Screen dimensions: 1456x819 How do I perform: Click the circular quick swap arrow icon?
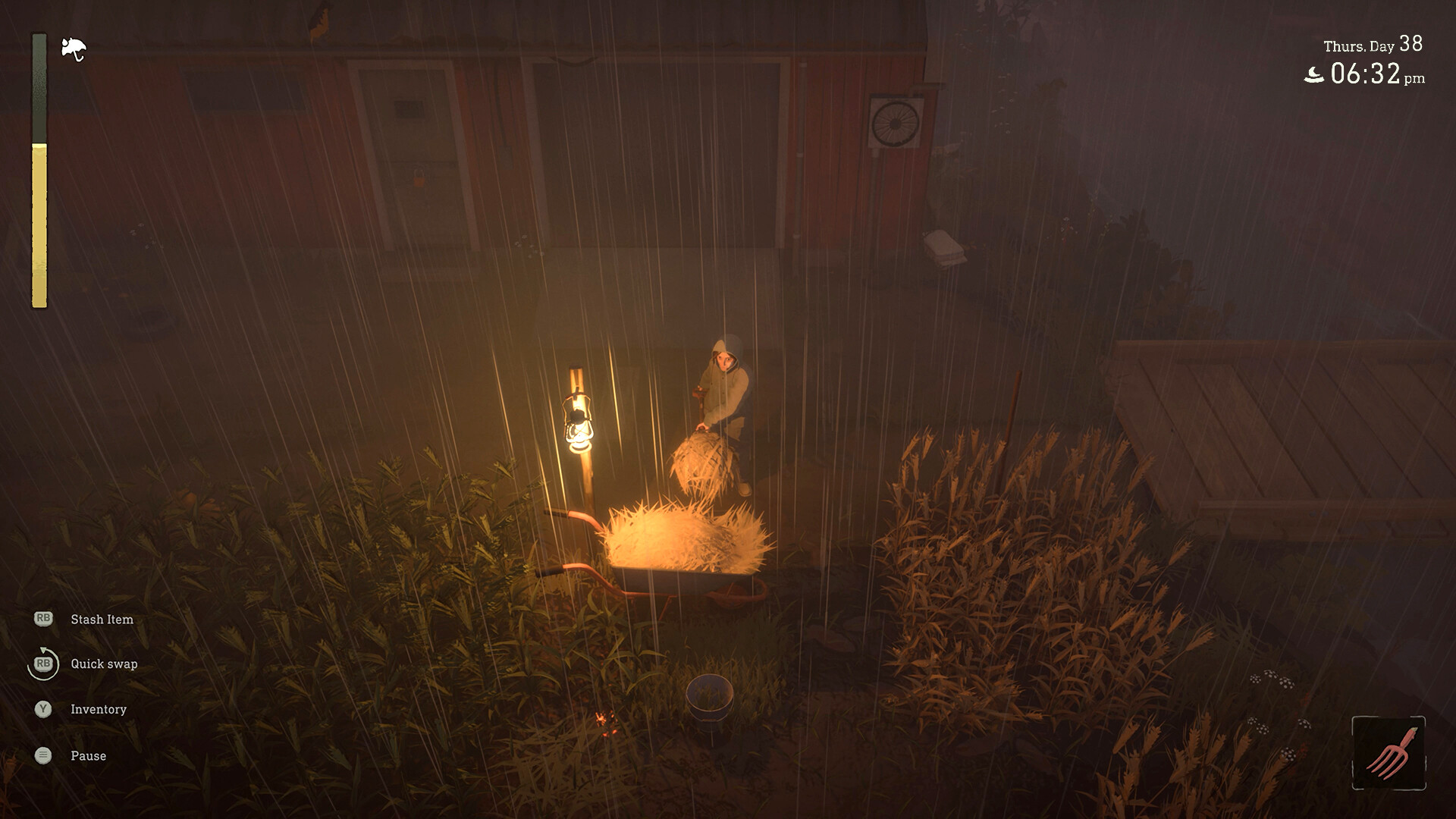tap(43, 664)
